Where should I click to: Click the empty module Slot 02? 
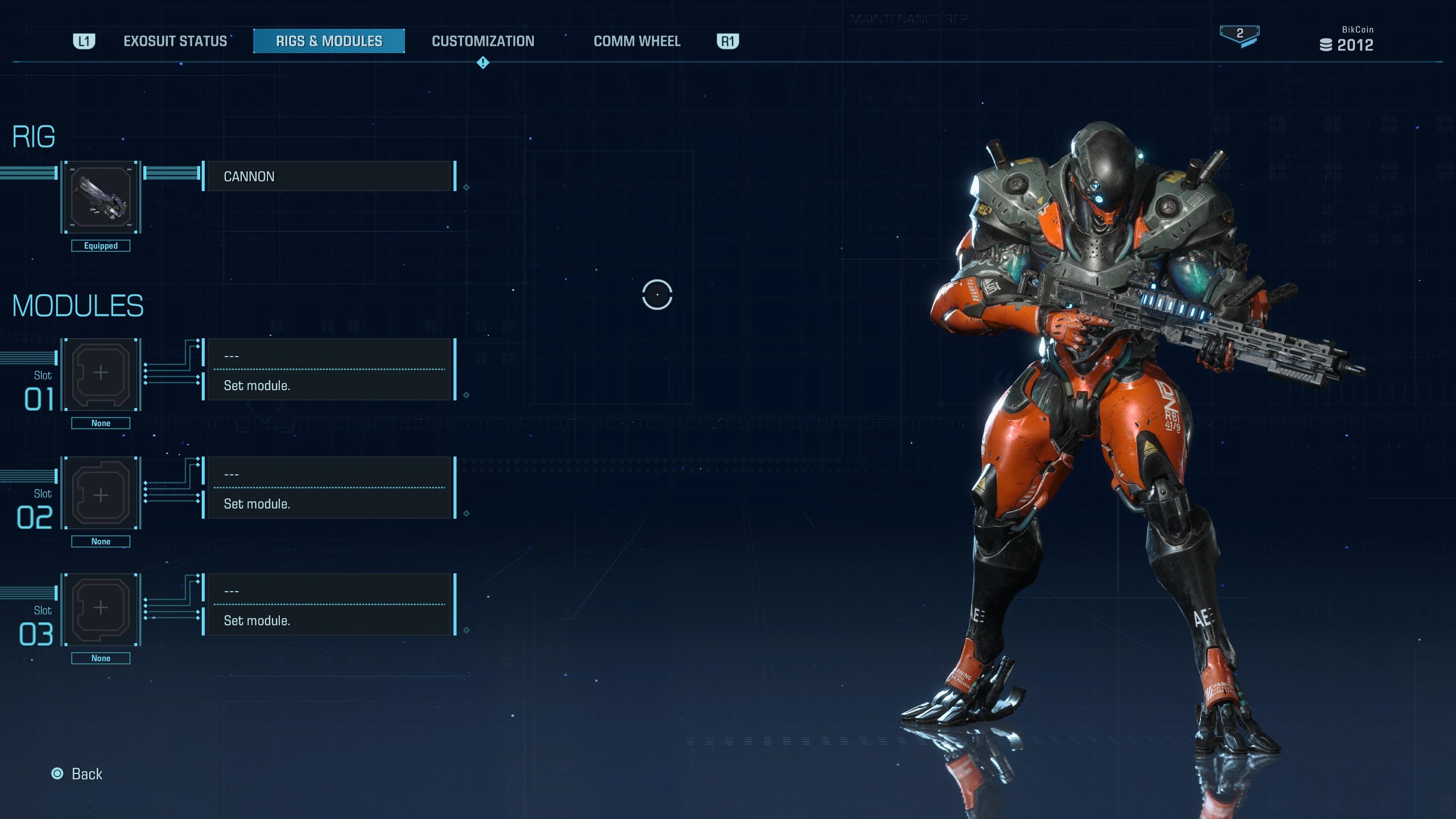click(x=101, y=493)
